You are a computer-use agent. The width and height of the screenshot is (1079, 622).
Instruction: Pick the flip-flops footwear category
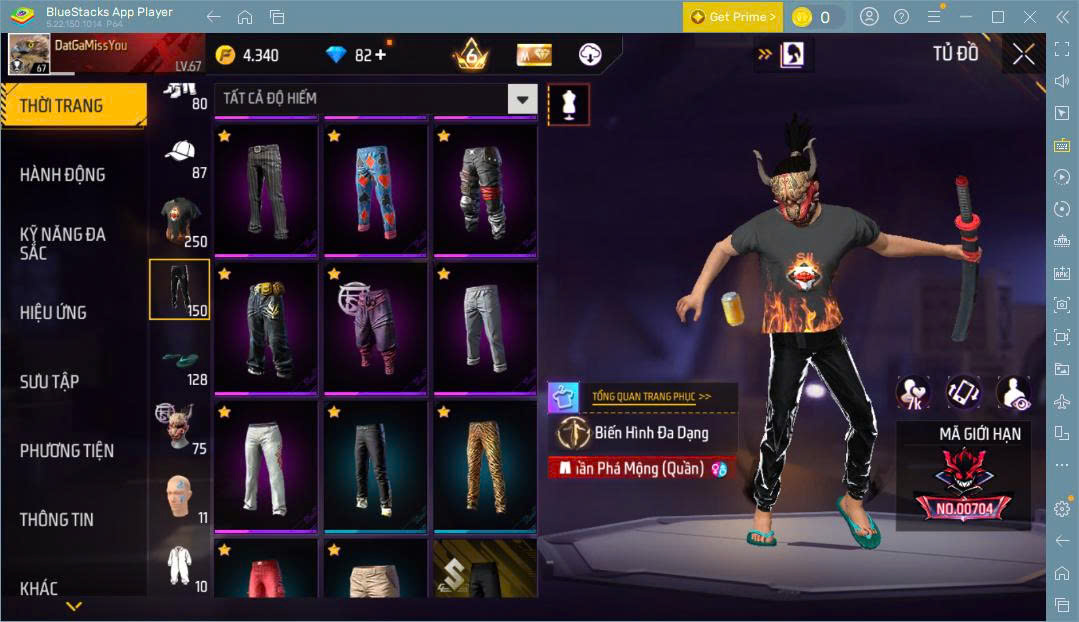(180, 360)
